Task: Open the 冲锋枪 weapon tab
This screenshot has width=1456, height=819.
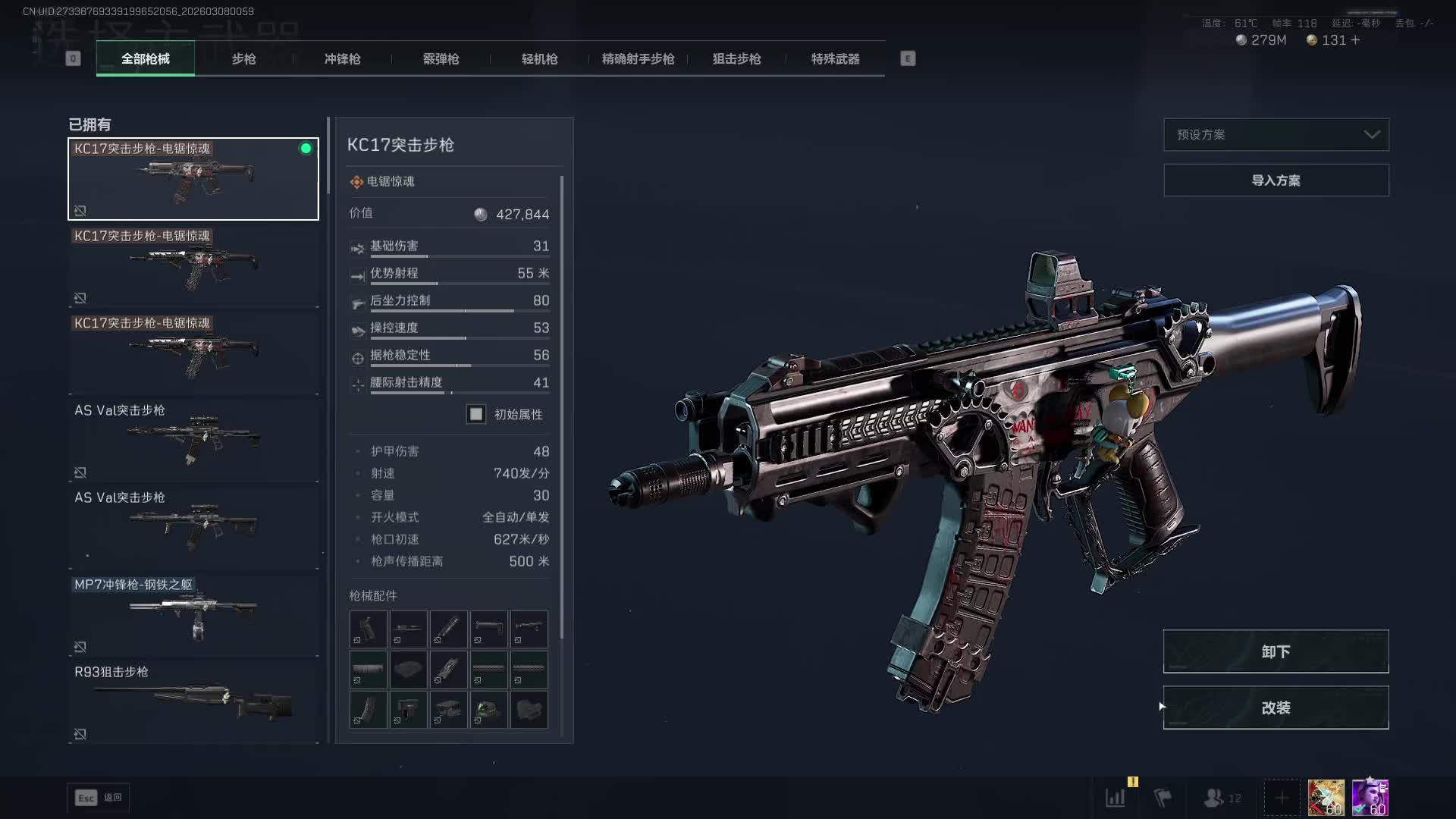Action: pos(342,59)
